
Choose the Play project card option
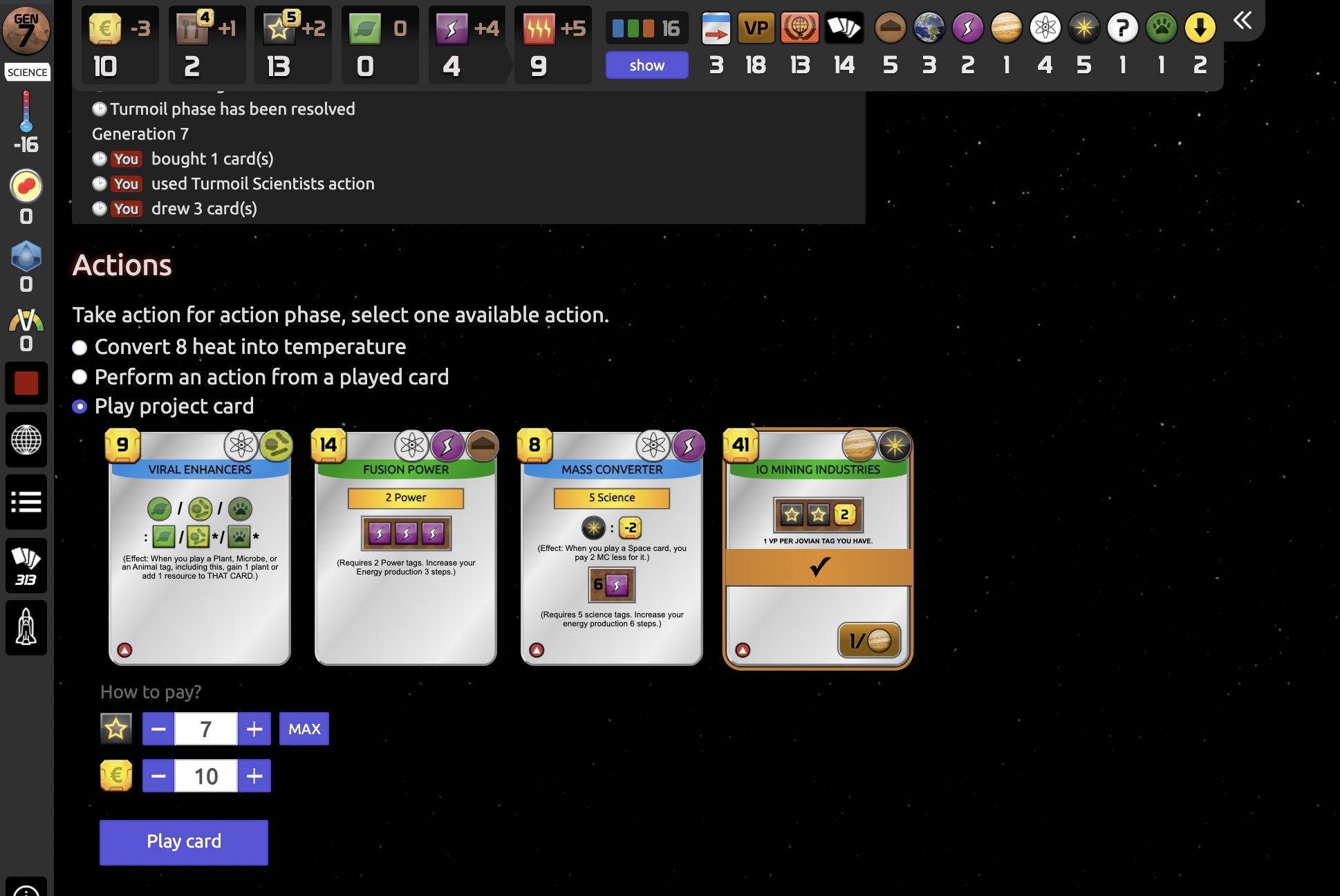click(79, 407)
